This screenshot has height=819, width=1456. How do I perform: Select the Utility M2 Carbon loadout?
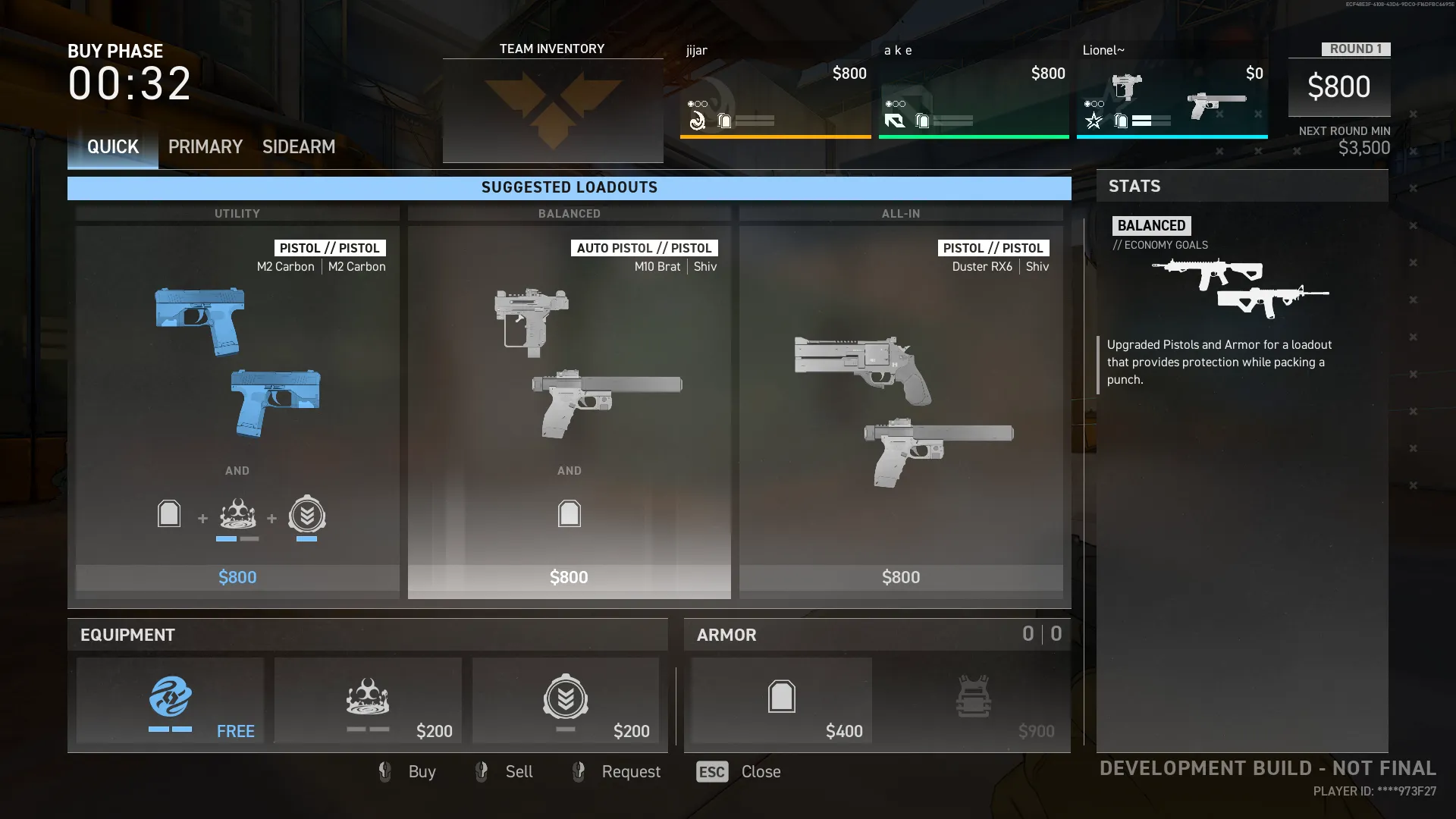point(237,402)
